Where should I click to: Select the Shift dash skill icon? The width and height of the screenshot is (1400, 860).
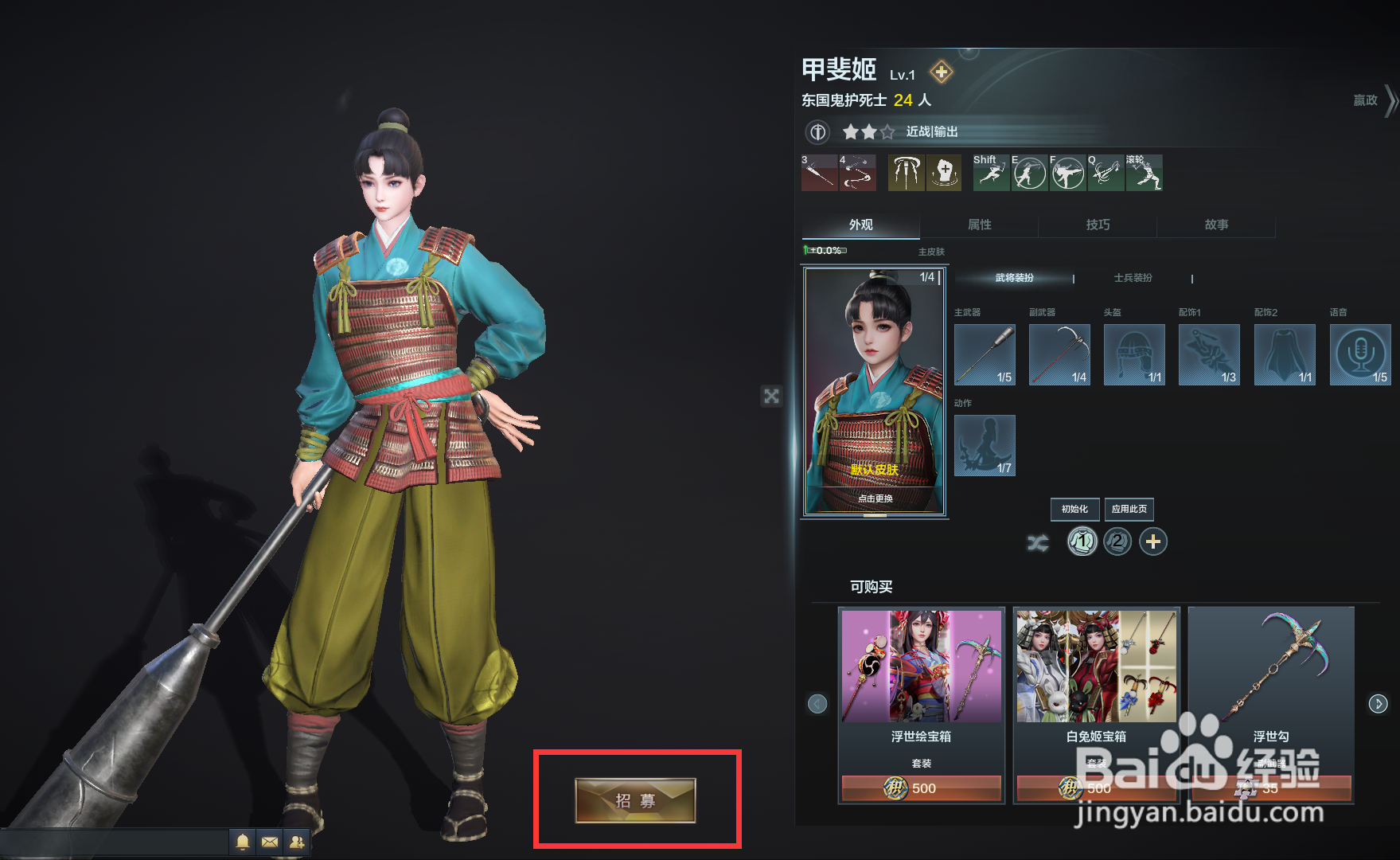(990, 173)
